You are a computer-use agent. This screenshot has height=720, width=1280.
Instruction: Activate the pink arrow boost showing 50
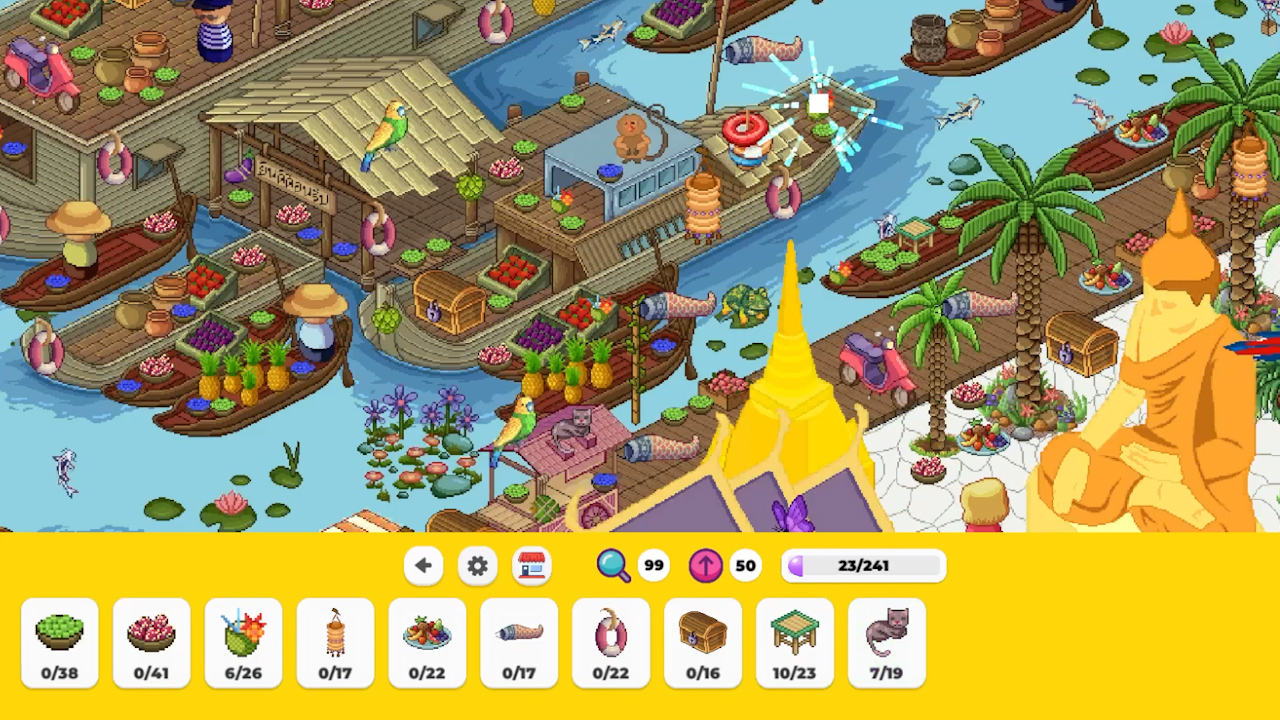pyautogui.click(x=705, y=566)
